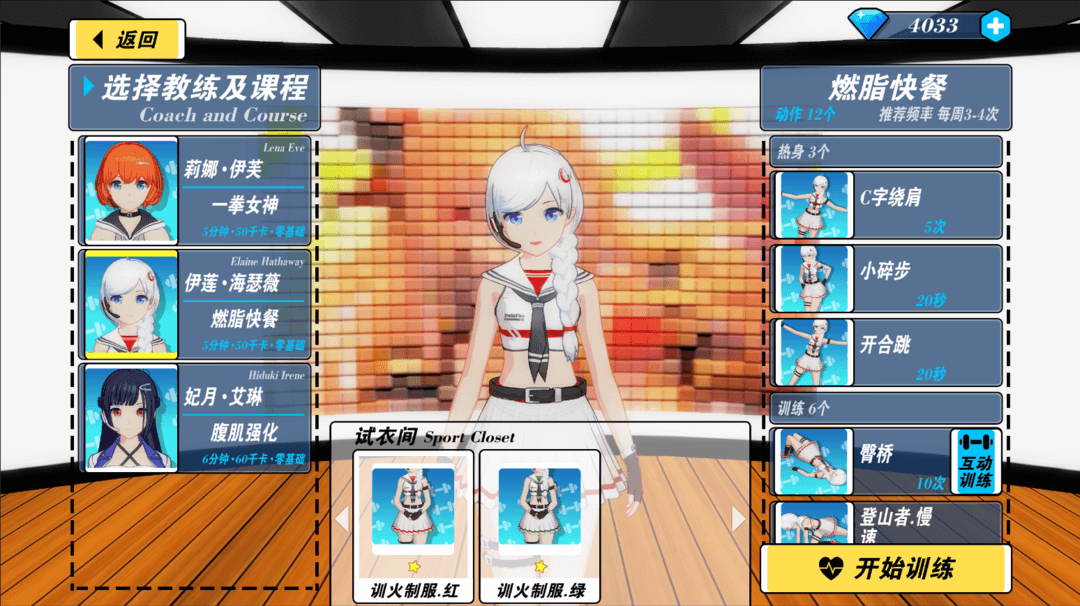The width and height of the screenshot is (1080, 606).
Task: Open the C字绕肩 warm-up exercise
Action: 886,205
